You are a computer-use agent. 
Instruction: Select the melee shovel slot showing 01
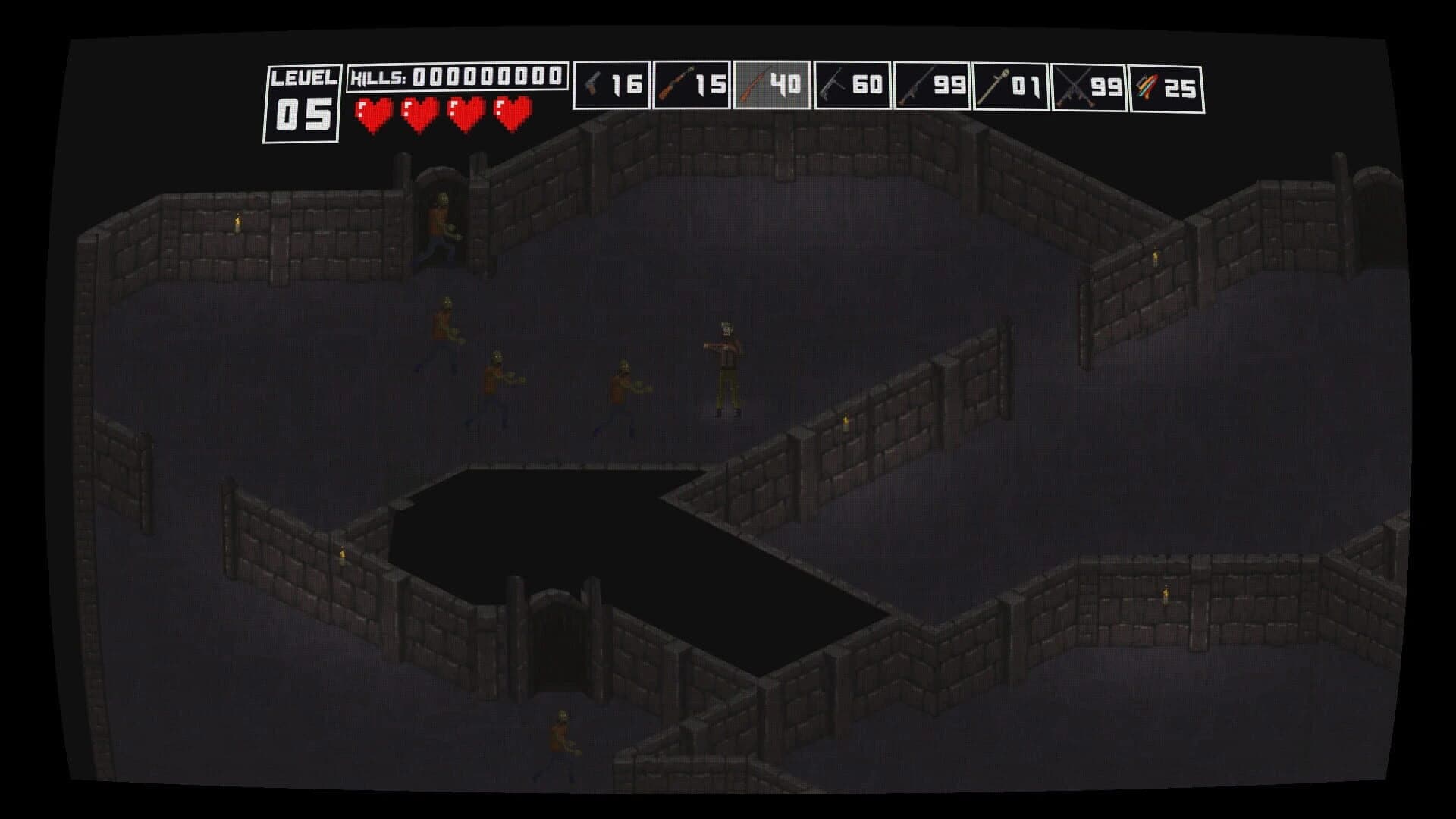(1011, 83)
